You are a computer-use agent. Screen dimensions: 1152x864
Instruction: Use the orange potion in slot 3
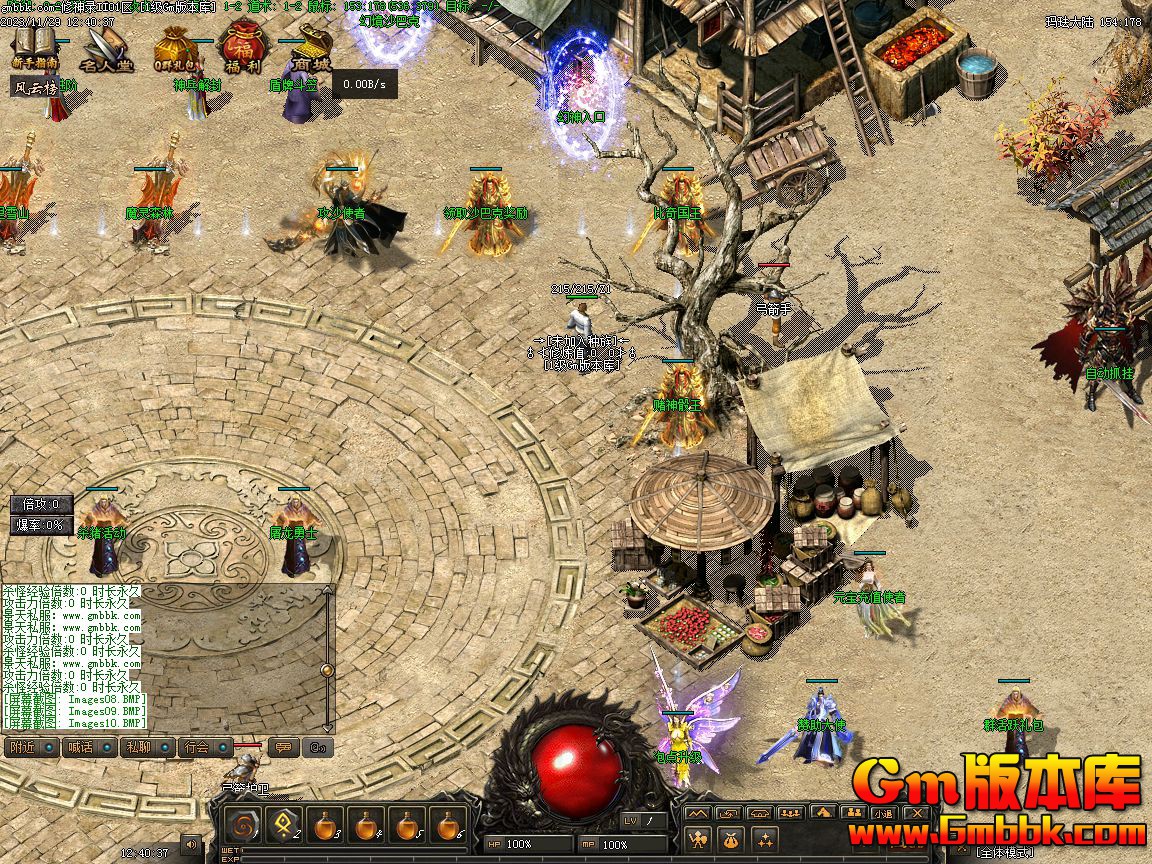pos(325,825)
